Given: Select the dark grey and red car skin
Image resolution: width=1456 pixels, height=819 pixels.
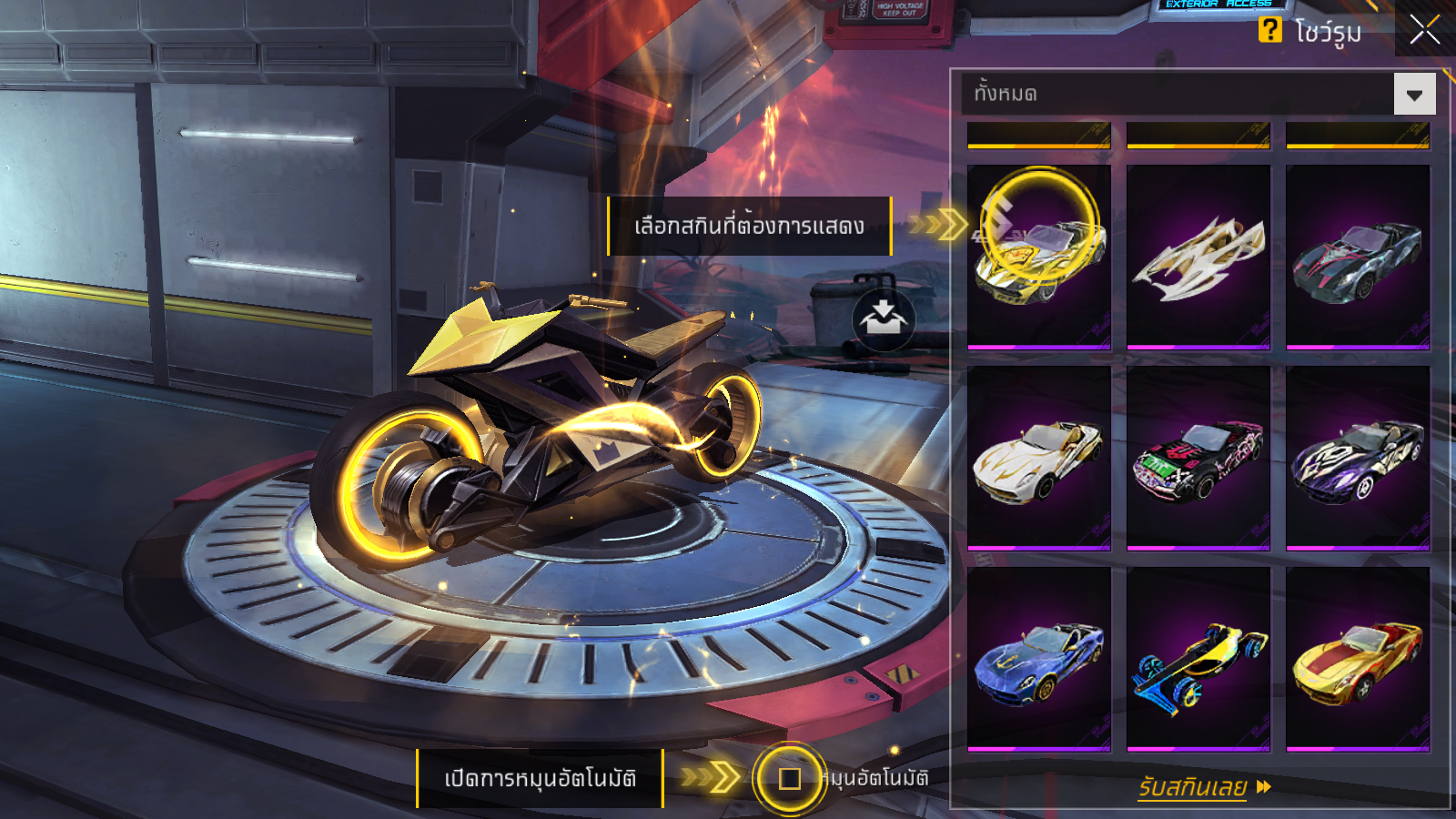Looking at the screenshot, I should tap(1357, 257).
